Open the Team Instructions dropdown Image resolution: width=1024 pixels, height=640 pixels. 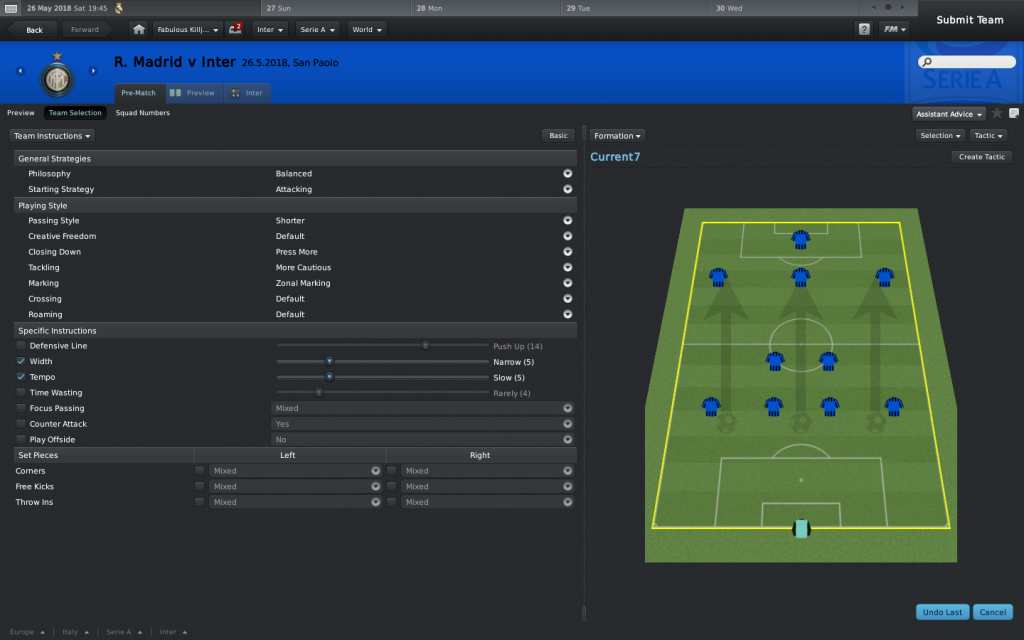point(53,135)
